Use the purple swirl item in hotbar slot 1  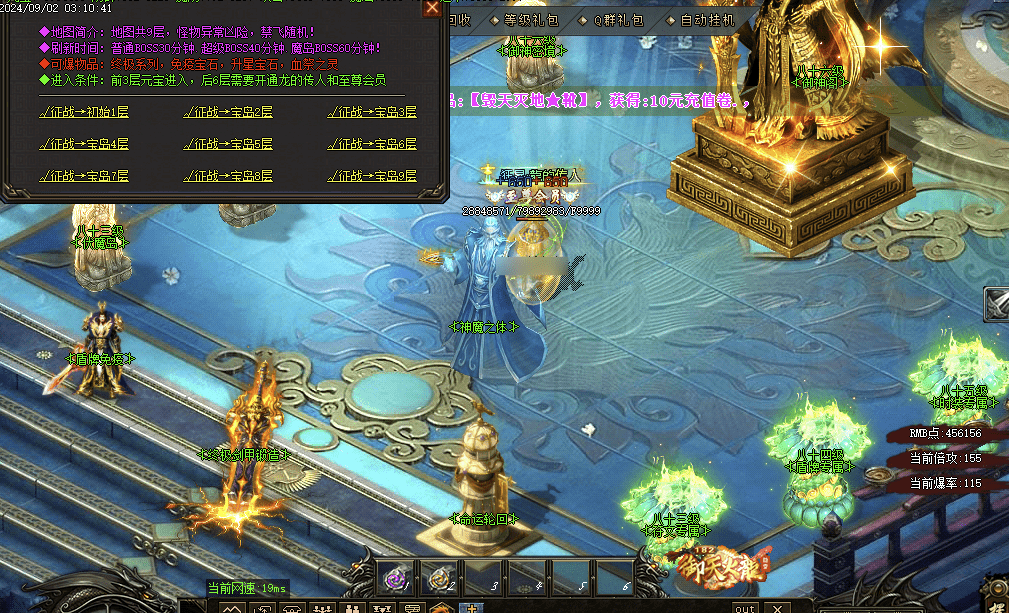click(394, 576)
